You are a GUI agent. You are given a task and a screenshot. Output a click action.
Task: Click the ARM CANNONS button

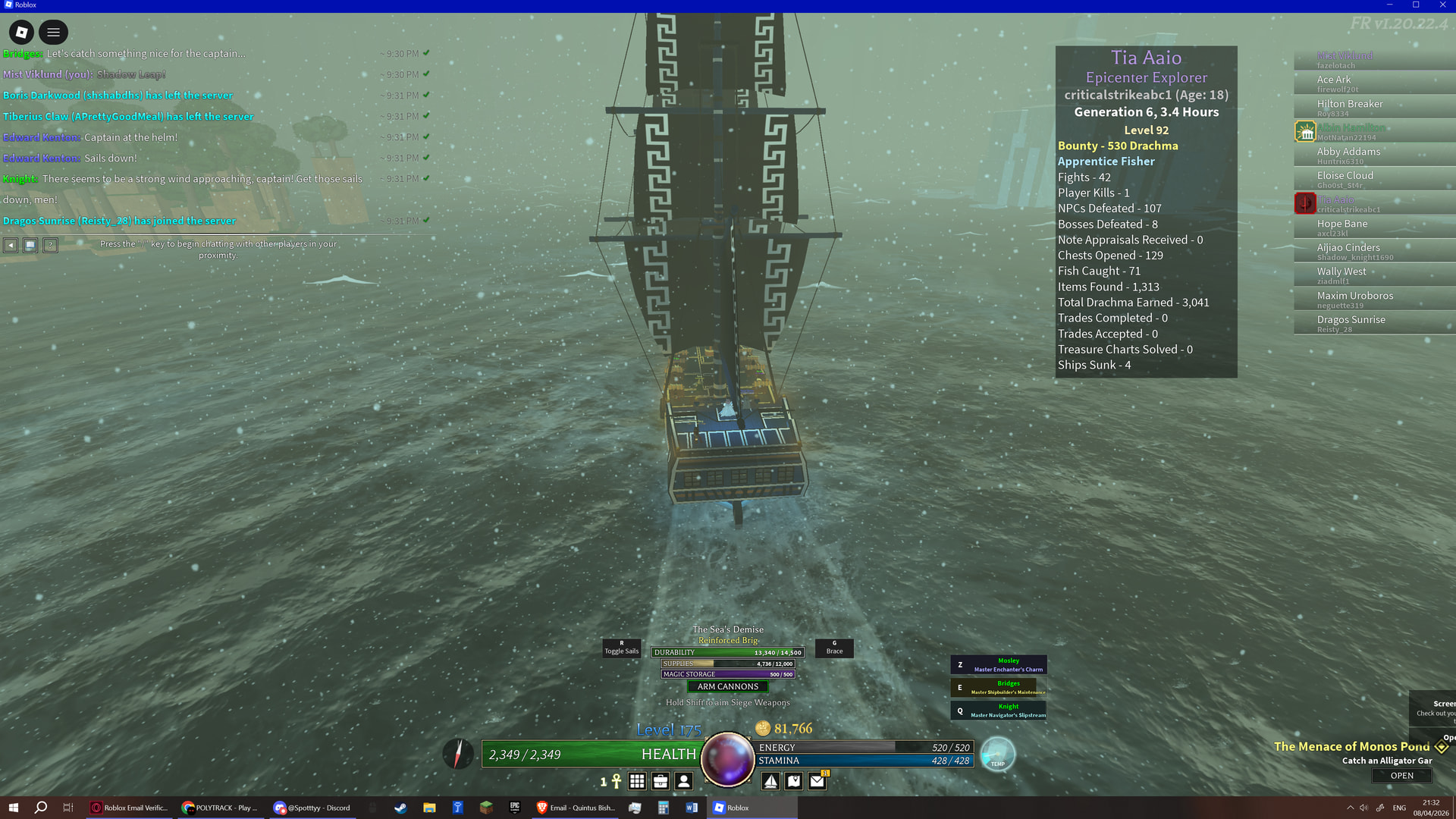click(x=727, y=686)
